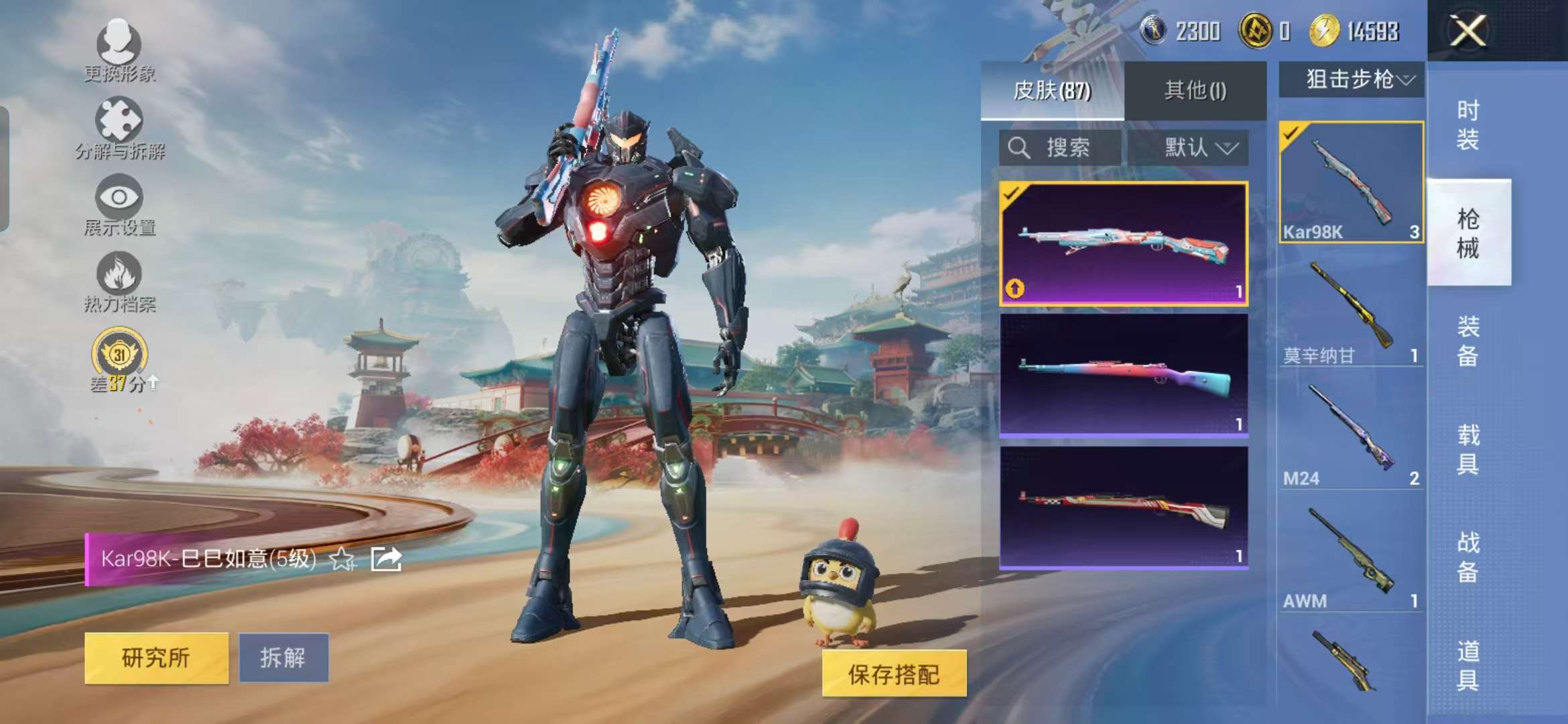
Task: Open 展示设置 display settings
Action: pyautogui.click(x=119, y=201)
